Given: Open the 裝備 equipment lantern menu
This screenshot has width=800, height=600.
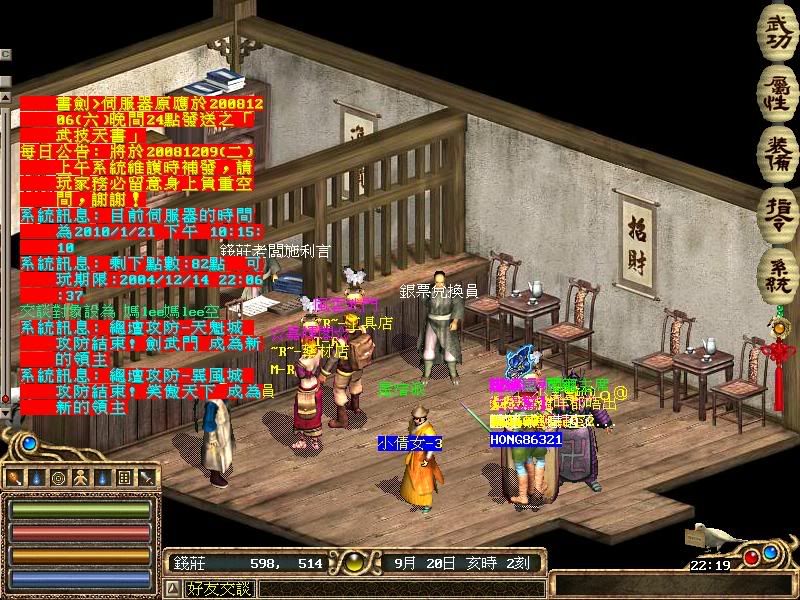Looking at the screenshot, I should point(778,151).
